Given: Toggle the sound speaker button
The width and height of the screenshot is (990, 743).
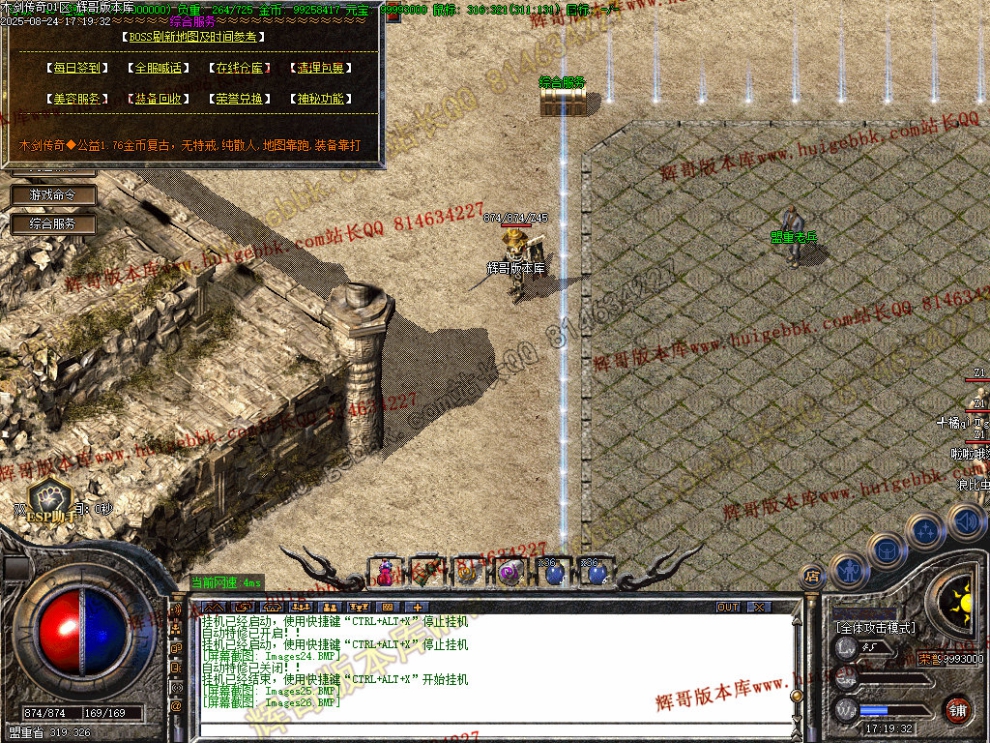Looking at the screenshot, I should point(965,520).
